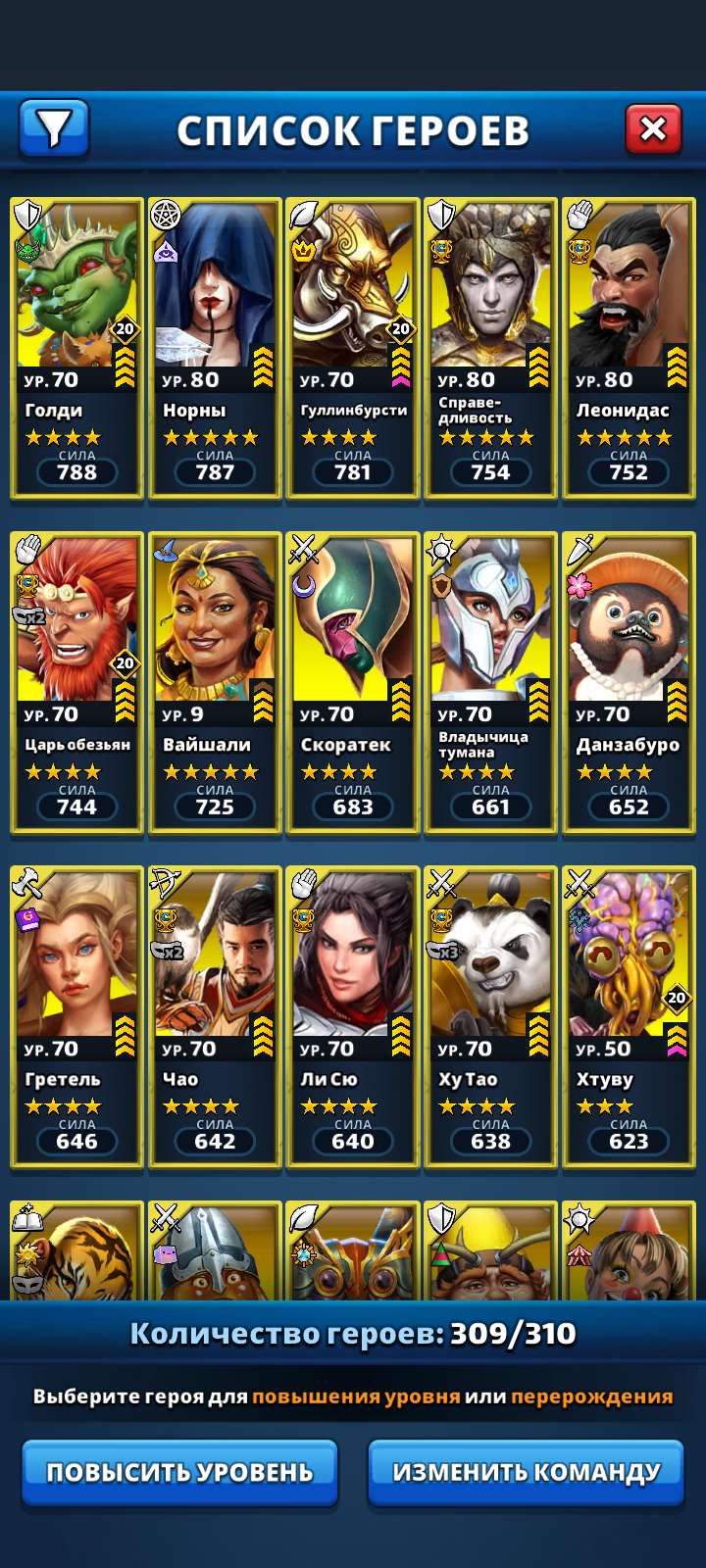Viewport: 706px width, 1568px height.
Task: Open the Леонидас hero card
Action: click(x=629, y=348)
